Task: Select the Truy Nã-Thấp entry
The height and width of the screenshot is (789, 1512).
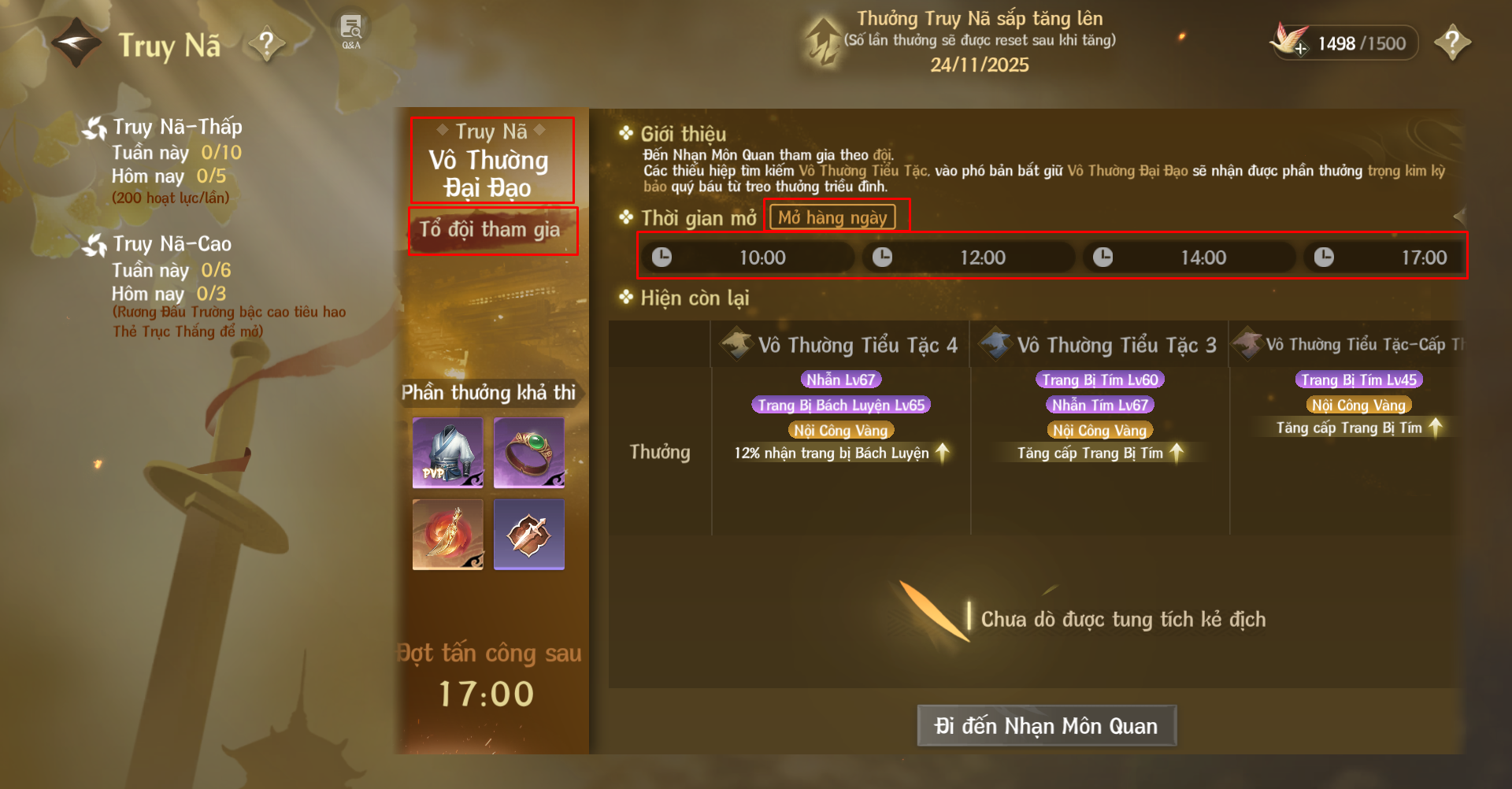Action: 176,127
